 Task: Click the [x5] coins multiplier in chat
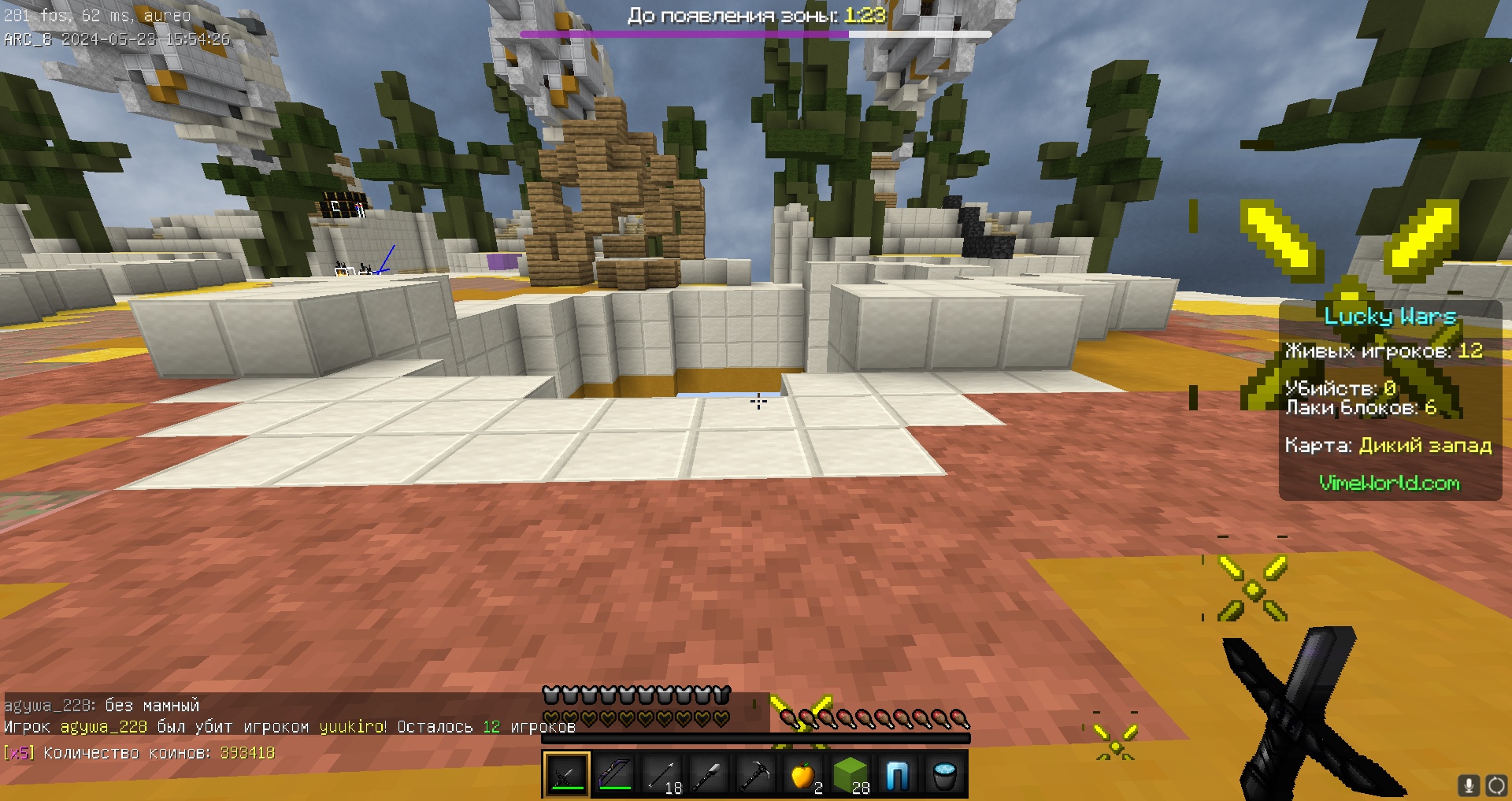tap(20, 753)
